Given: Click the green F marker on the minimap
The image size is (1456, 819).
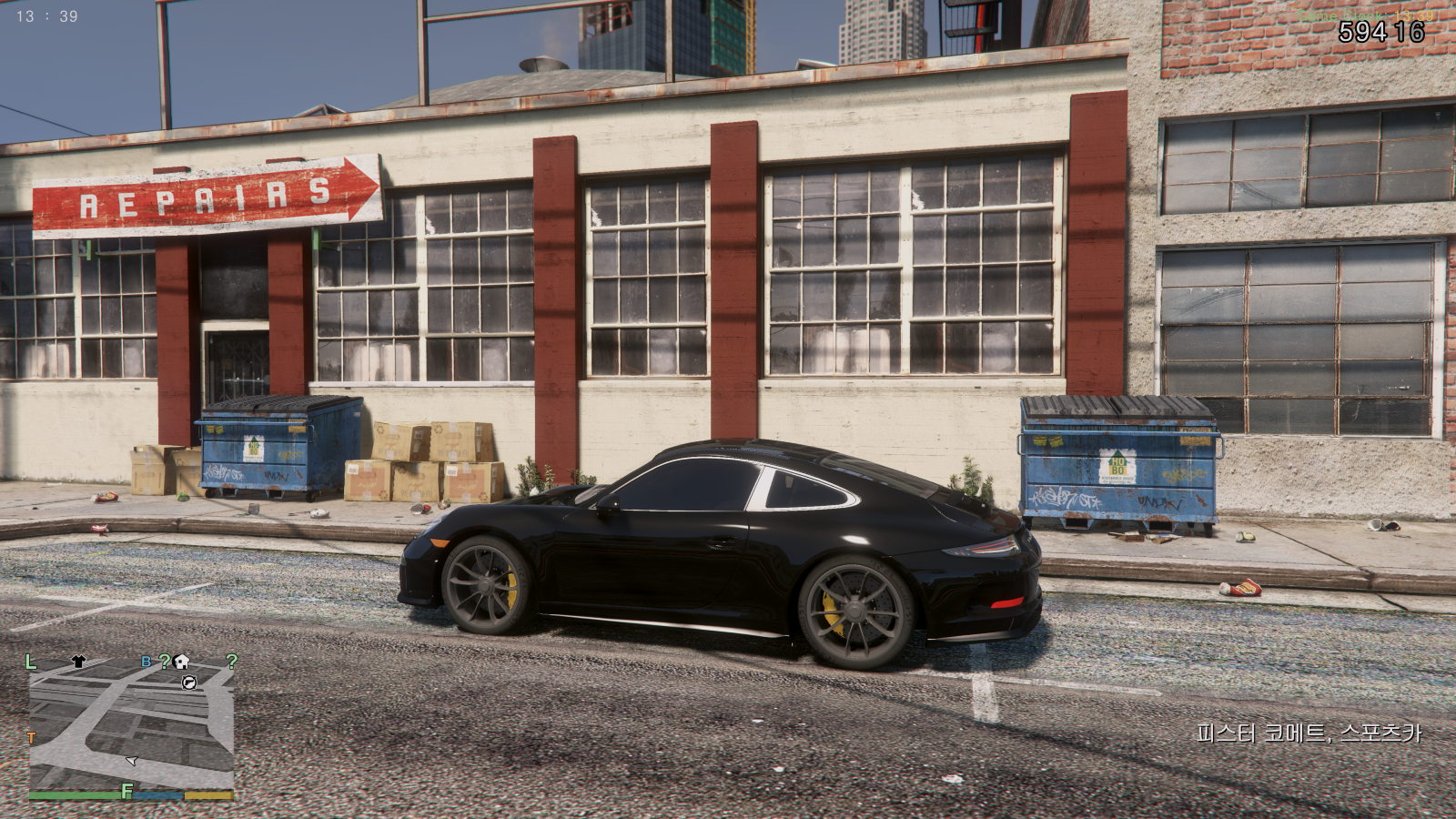Looking at the screenshot, I should 126,790.
